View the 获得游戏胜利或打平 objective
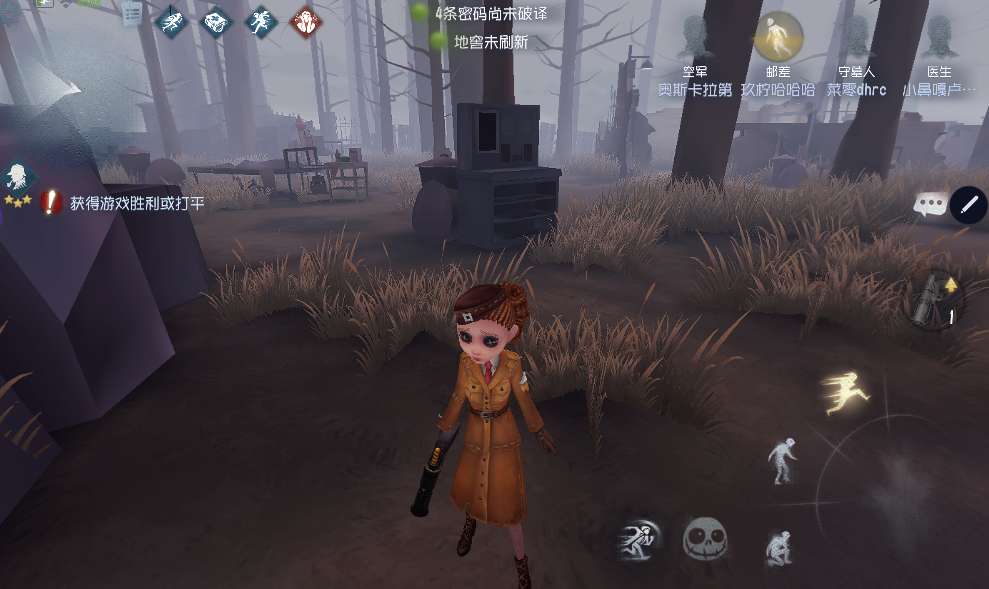989x589 pixels. click(x=135, y=204)
